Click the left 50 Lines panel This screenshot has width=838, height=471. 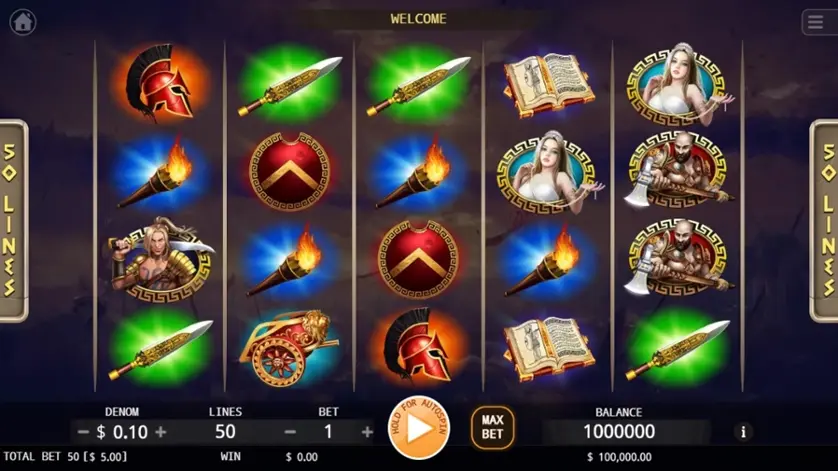[12, 221]
